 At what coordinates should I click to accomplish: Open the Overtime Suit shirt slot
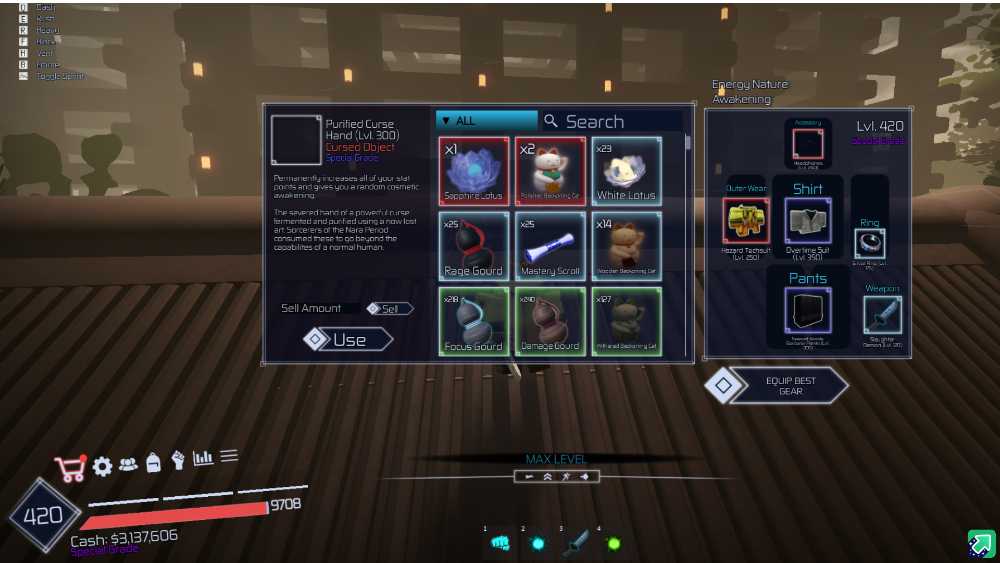[808, 220]
